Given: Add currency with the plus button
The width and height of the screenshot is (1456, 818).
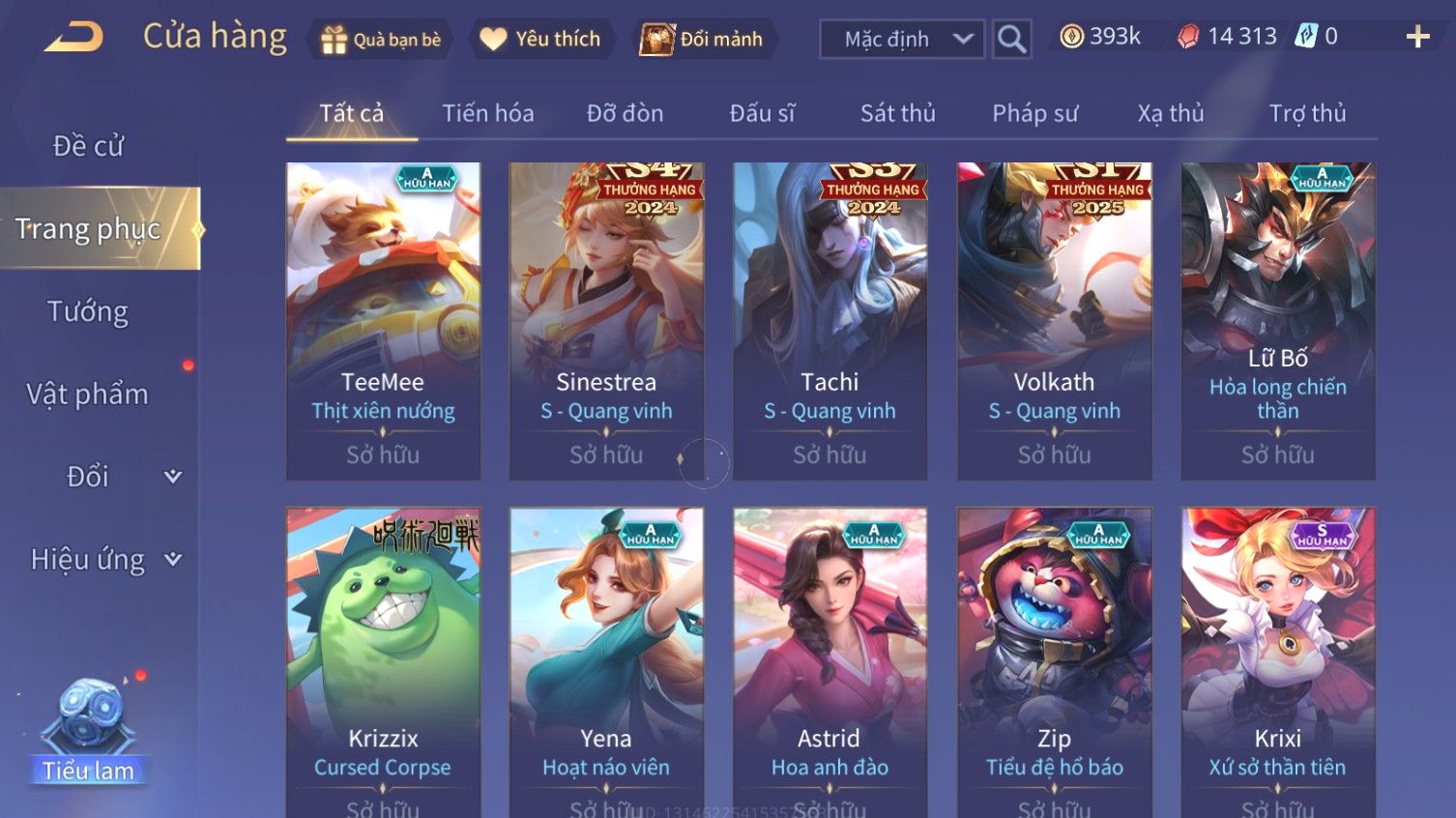Looking at the screenshot, I should coord(1417,38).
